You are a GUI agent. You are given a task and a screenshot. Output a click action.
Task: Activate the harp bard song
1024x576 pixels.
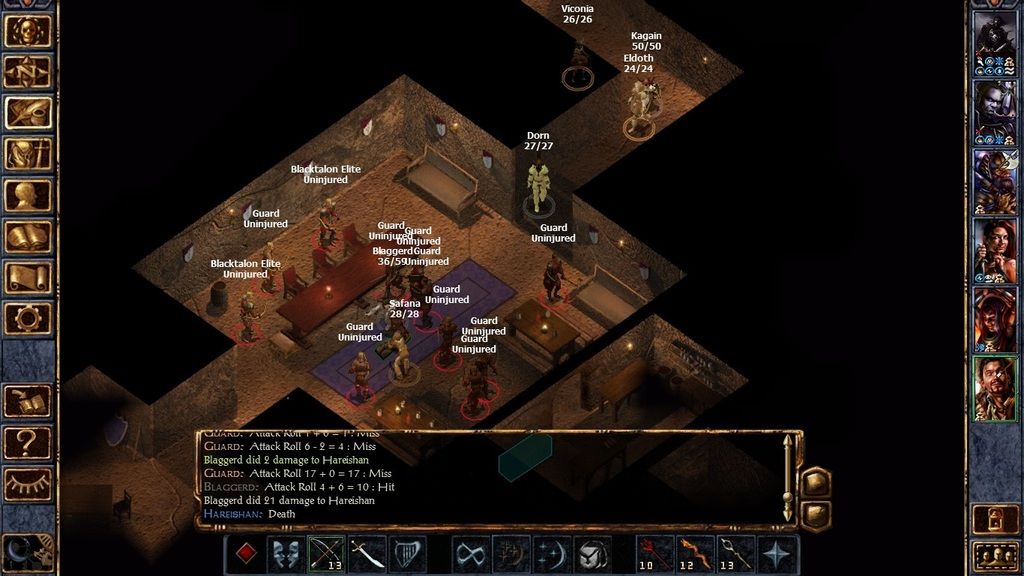click(x=407, y=554)
